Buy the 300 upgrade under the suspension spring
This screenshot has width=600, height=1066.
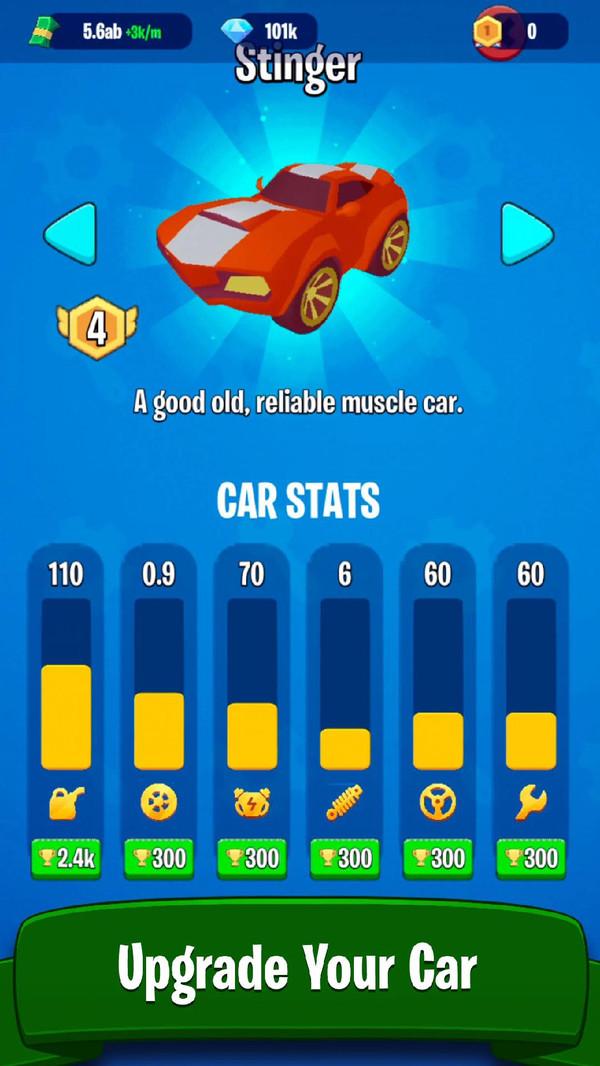pyautogui.click(x=345, y=858)
